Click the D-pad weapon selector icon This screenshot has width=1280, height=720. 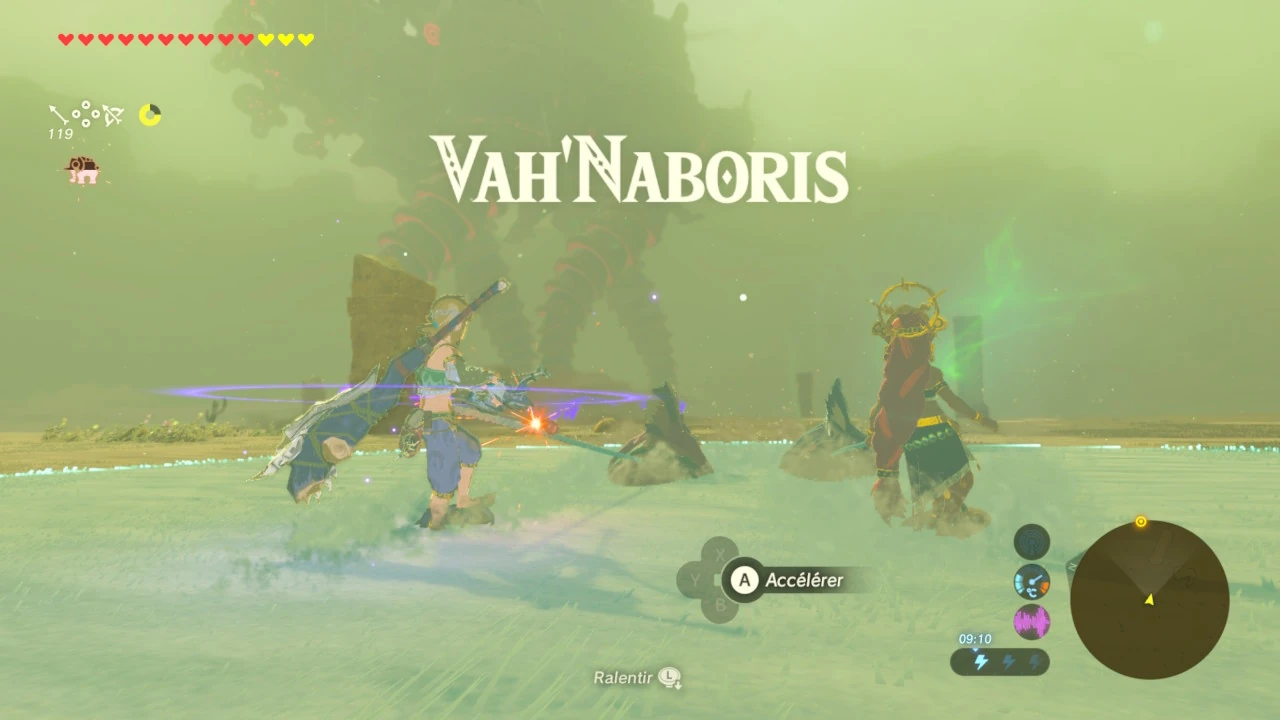pyautogui.click(x=86, y=113)
